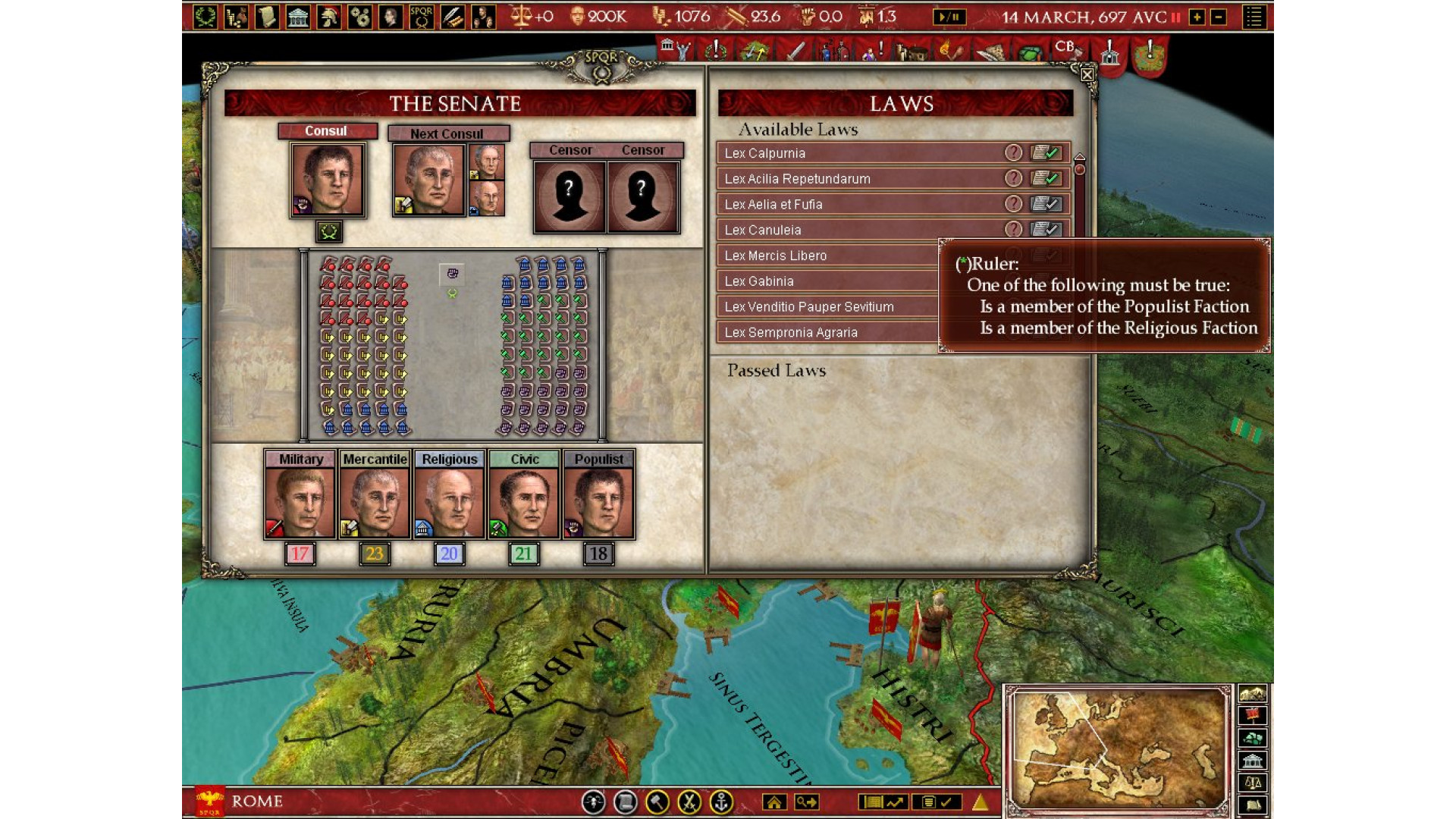1456x819 pixels.
Task: Close the Senate window
Action: (1087, 74)
